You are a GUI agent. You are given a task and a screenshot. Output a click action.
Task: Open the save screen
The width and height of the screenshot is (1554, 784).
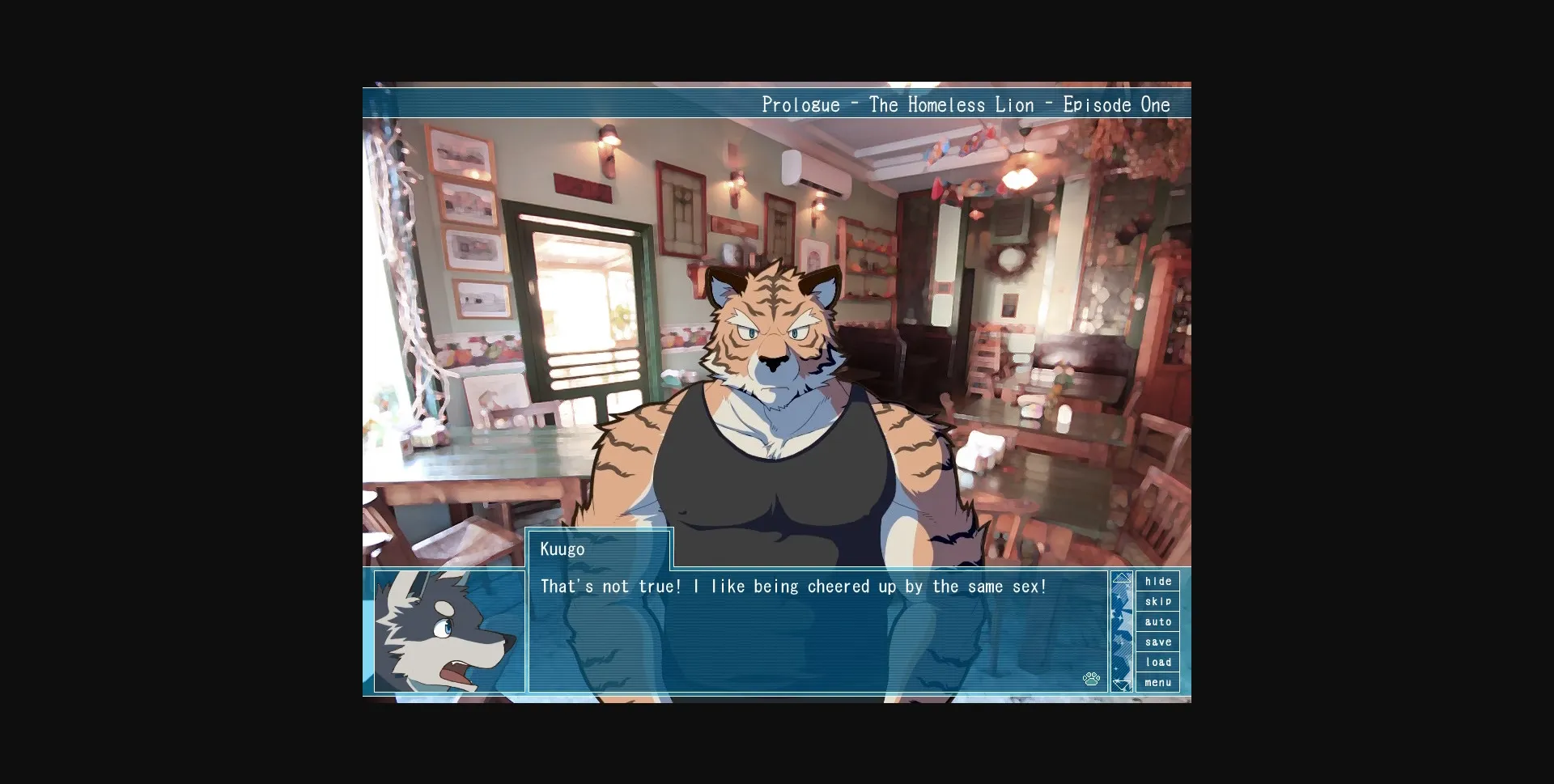[x=1158, y=642]
